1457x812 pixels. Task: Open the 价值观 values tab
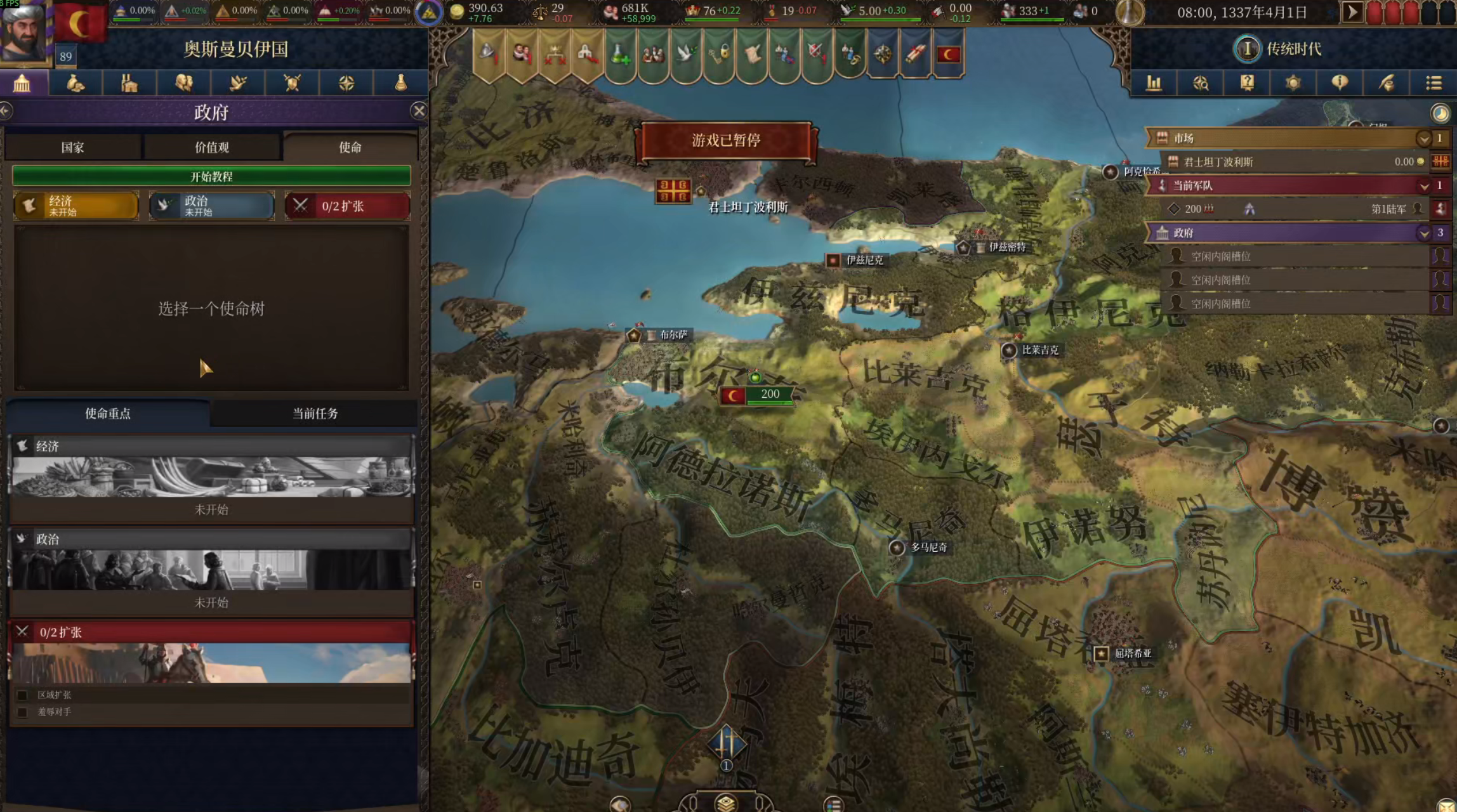[211, 147]
